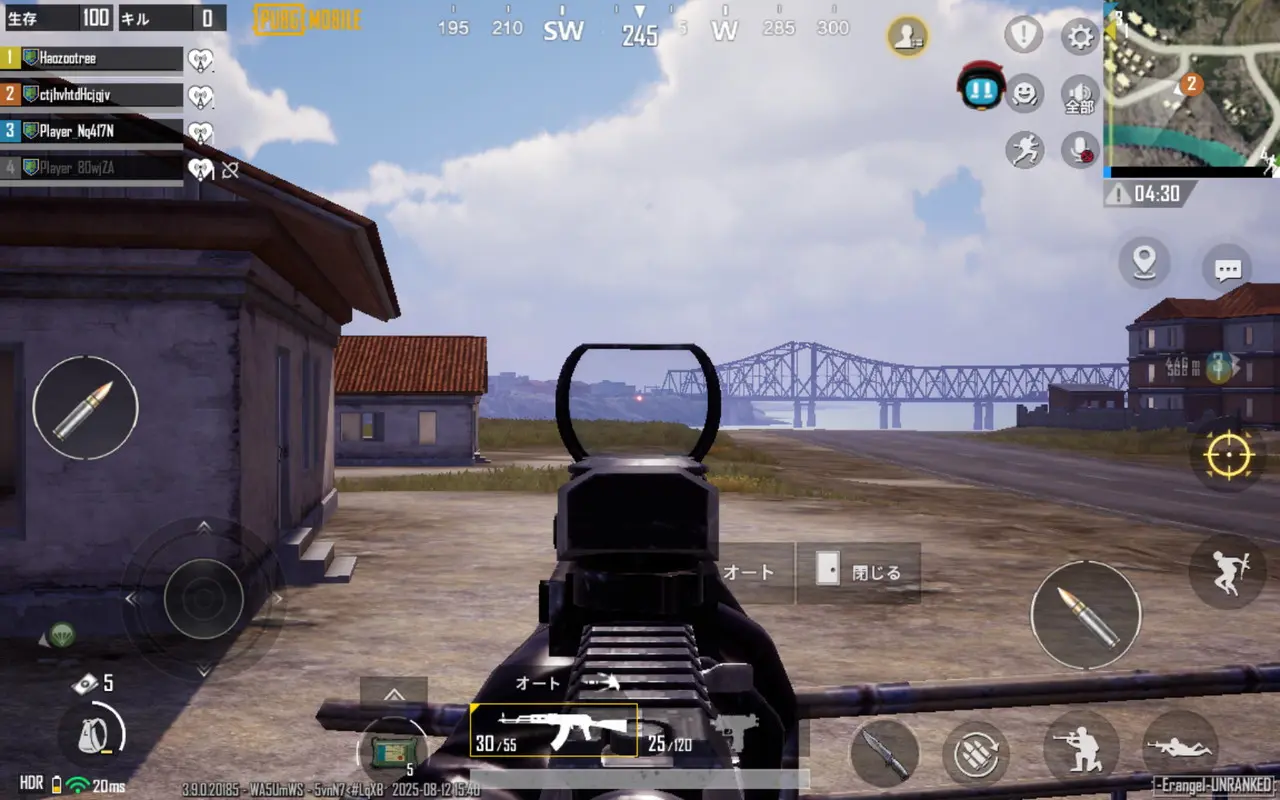Select the AKM primary weapon slot

556,729
